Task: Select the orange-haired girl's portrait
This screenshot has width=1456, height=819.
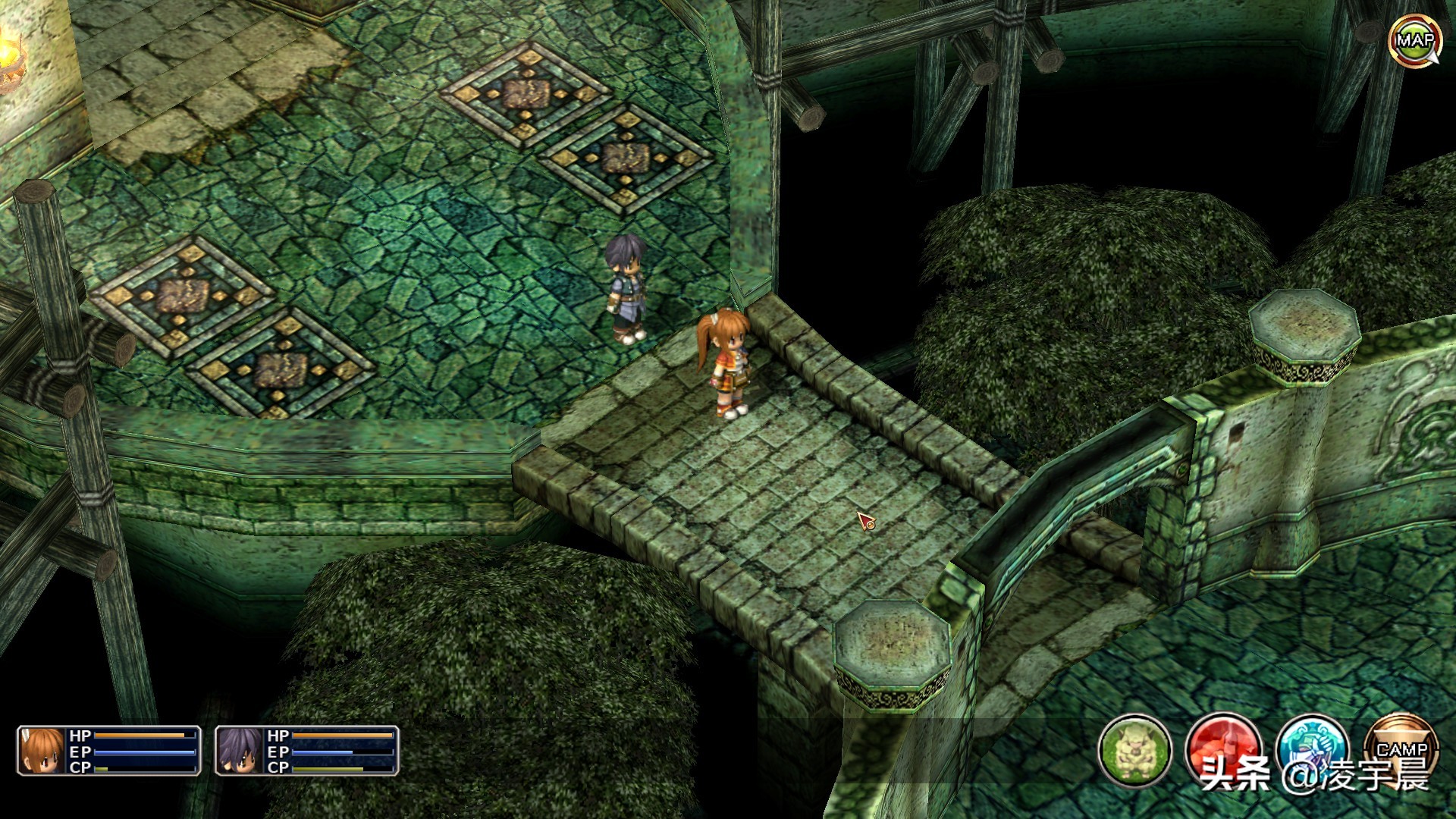Action: pyautogui.click(x=42, y=751)
